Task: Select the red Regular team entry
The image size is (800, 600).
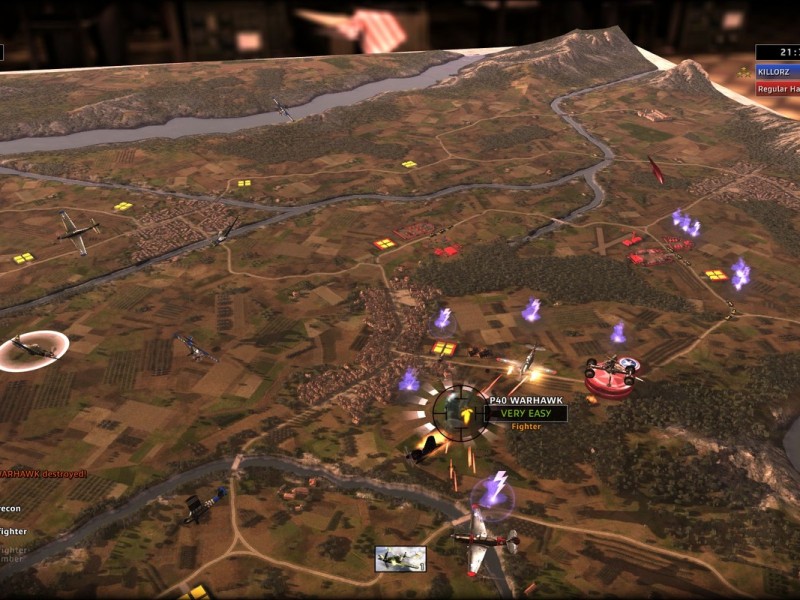Action: click(x=778, y=89)
